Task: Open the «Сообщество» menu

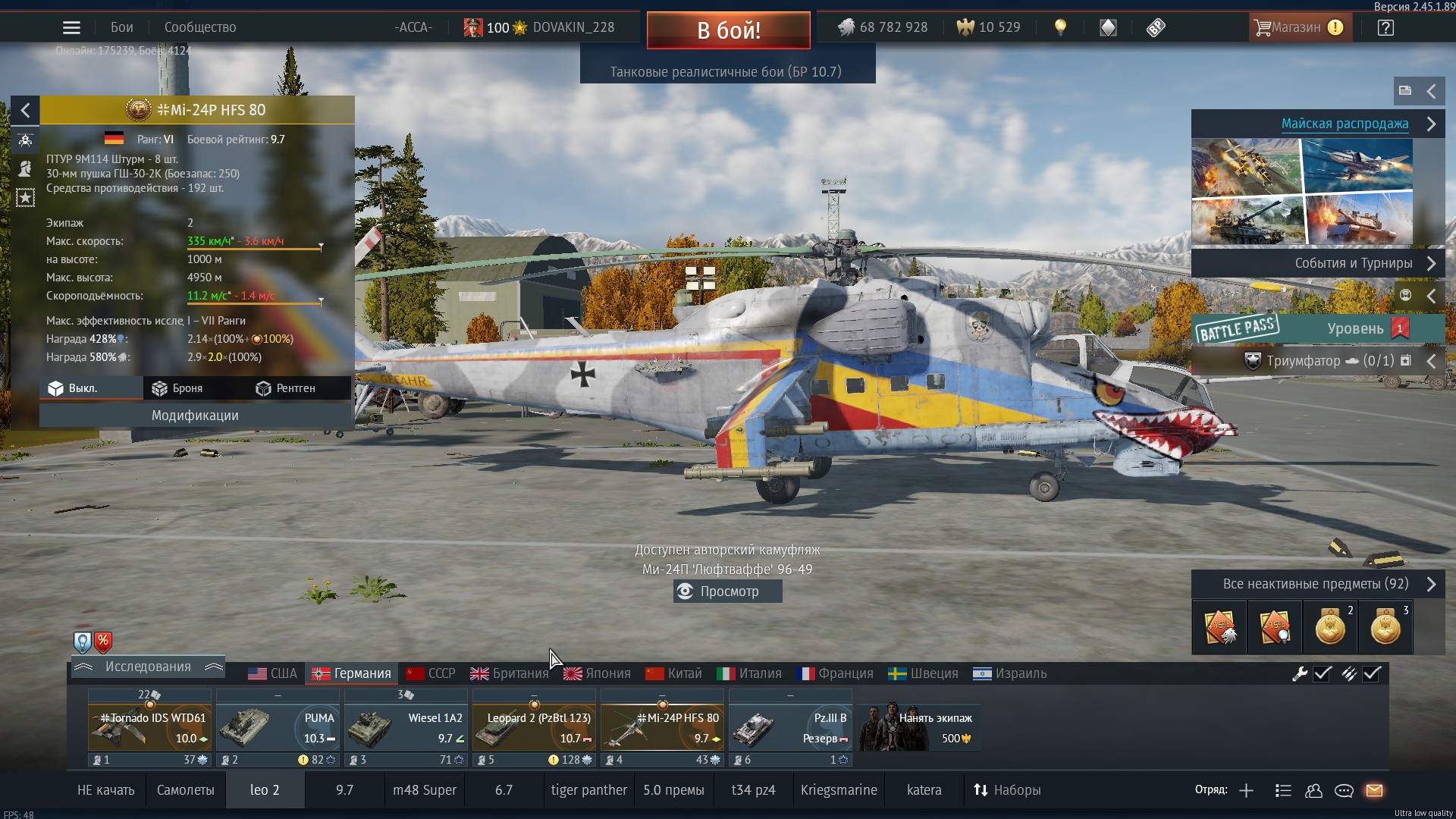Action: 200,27
